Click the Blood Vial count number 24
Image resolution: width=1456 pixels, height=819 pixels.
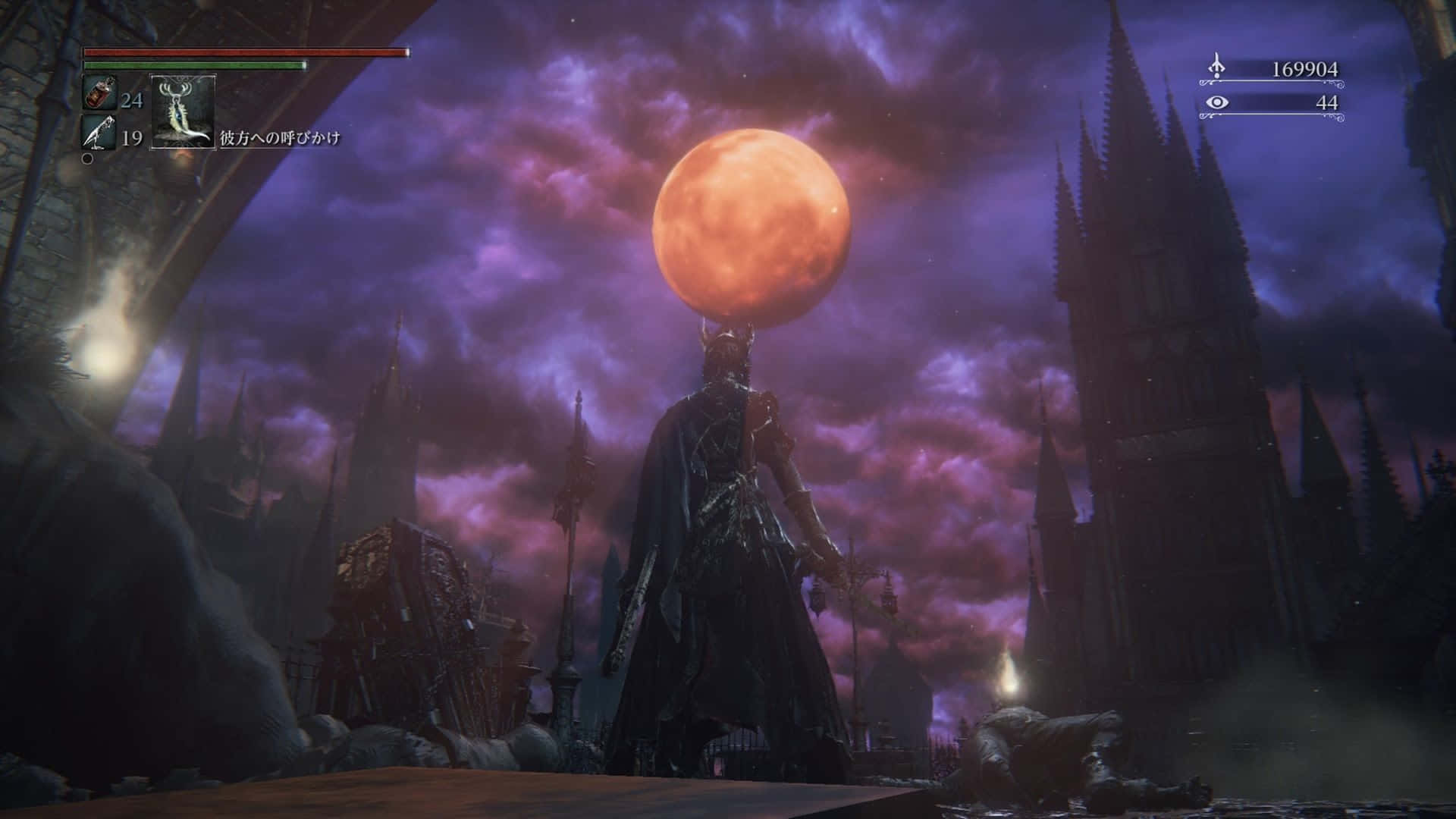pyautogui.click(x=133, y=98)
